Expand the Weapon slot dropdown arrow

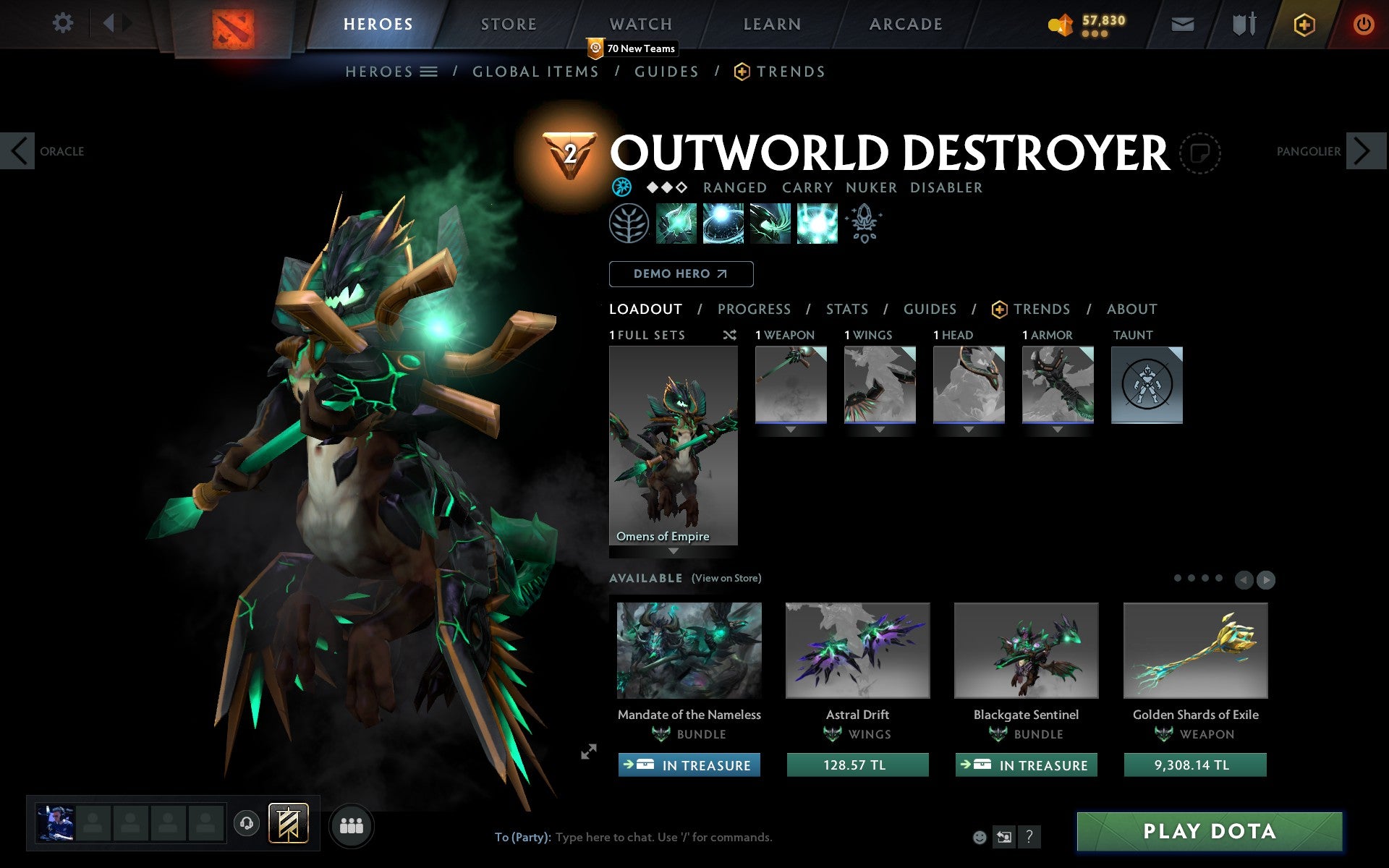click(x=790, y=428)
